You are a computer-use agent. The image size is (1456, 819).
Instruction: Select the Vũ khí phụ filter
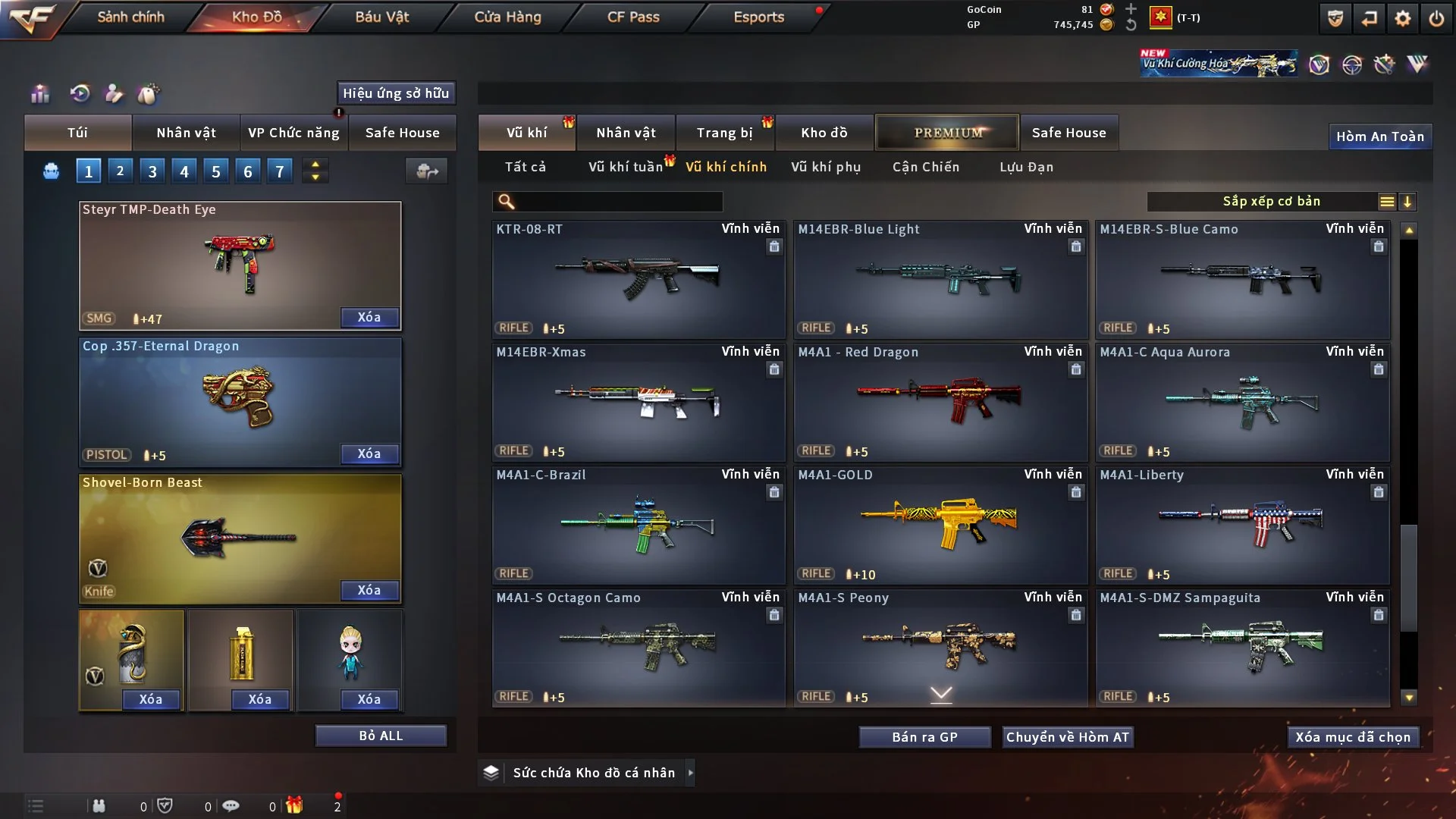pos(826,167)
